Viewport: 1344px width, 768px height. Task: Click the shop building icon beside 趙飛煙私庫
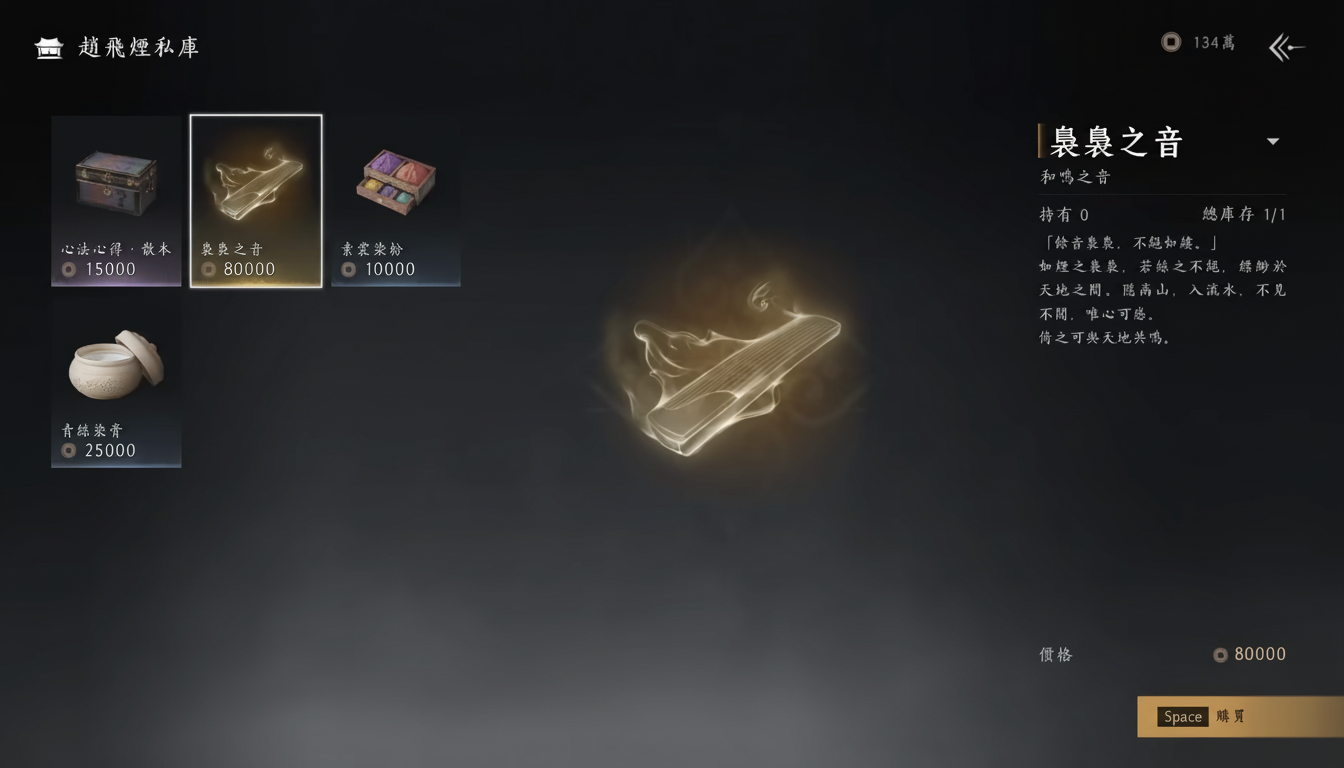click(48, 46)
